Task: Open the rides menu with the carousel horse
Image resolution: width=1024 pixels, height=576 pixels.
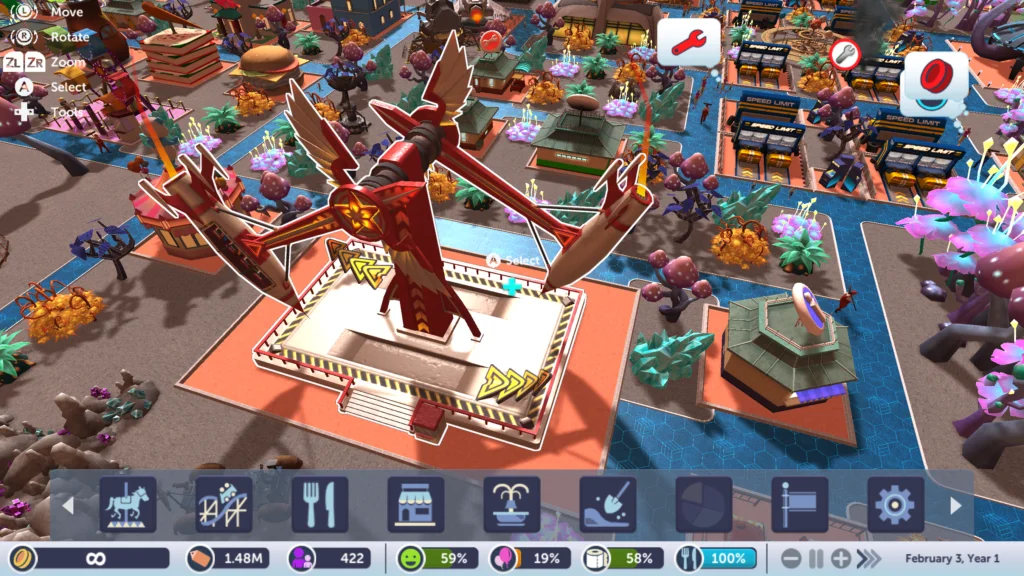Action: (127, 505)
